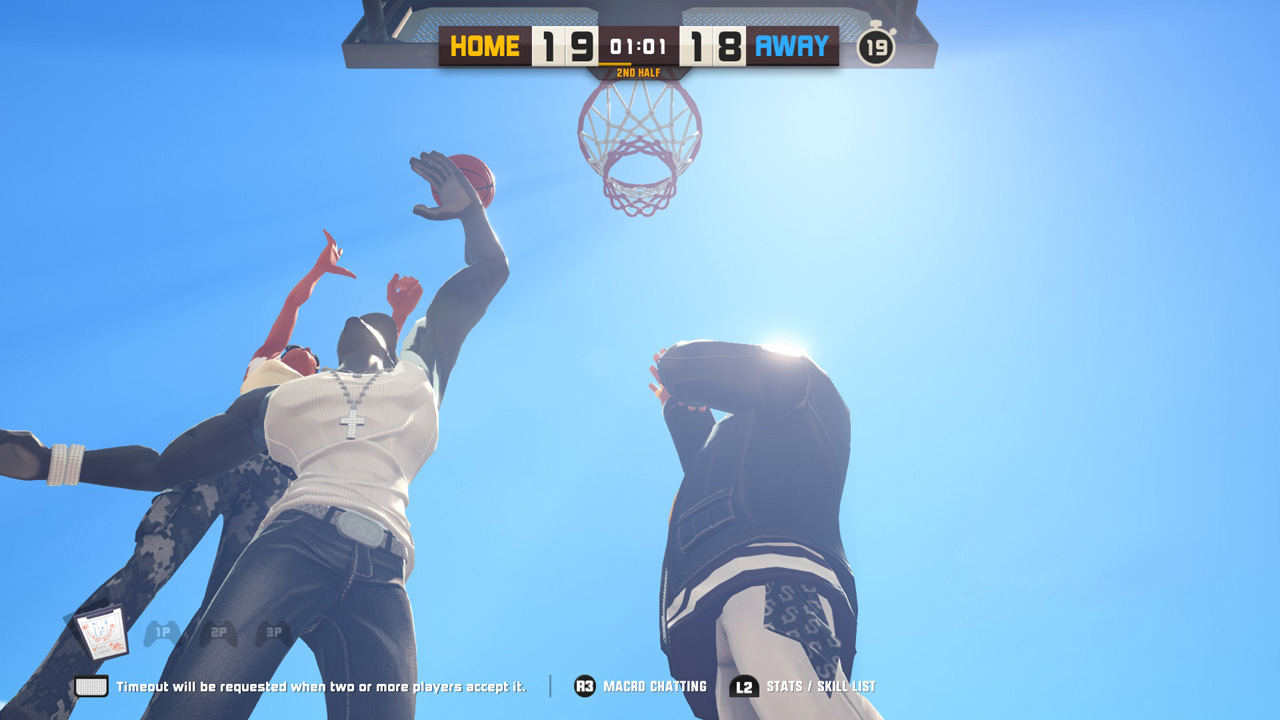Click the 01:01 game timer display
Image resolution: width=1280 pixels, height=720 pixels.
pyautogui.click(x=639, y=44)
